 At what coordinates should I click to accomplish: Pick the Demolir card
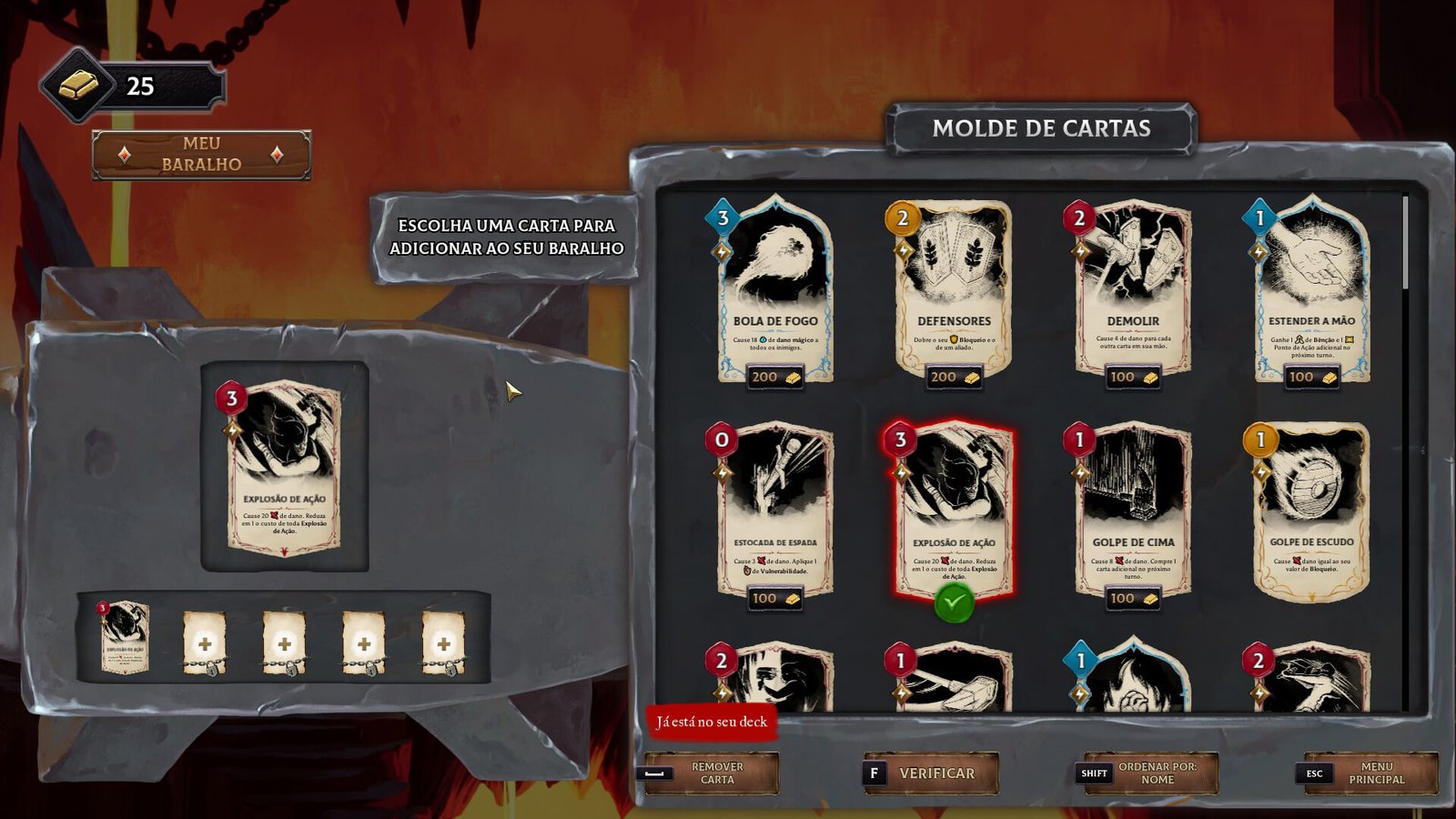[1132, 291]
